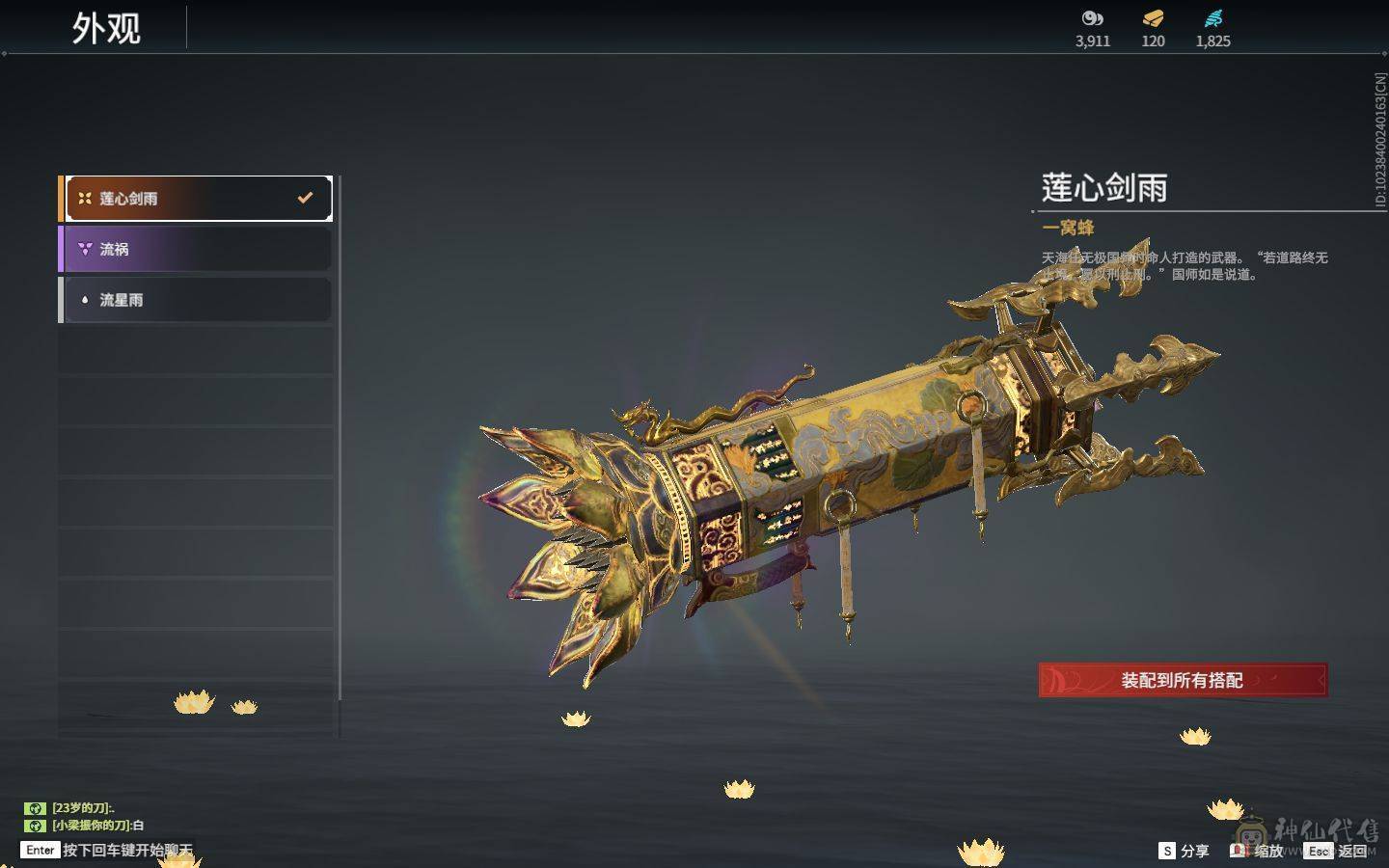The image size is (1389, 868).
Task: Open the chat input box
Action: (108, 850)
